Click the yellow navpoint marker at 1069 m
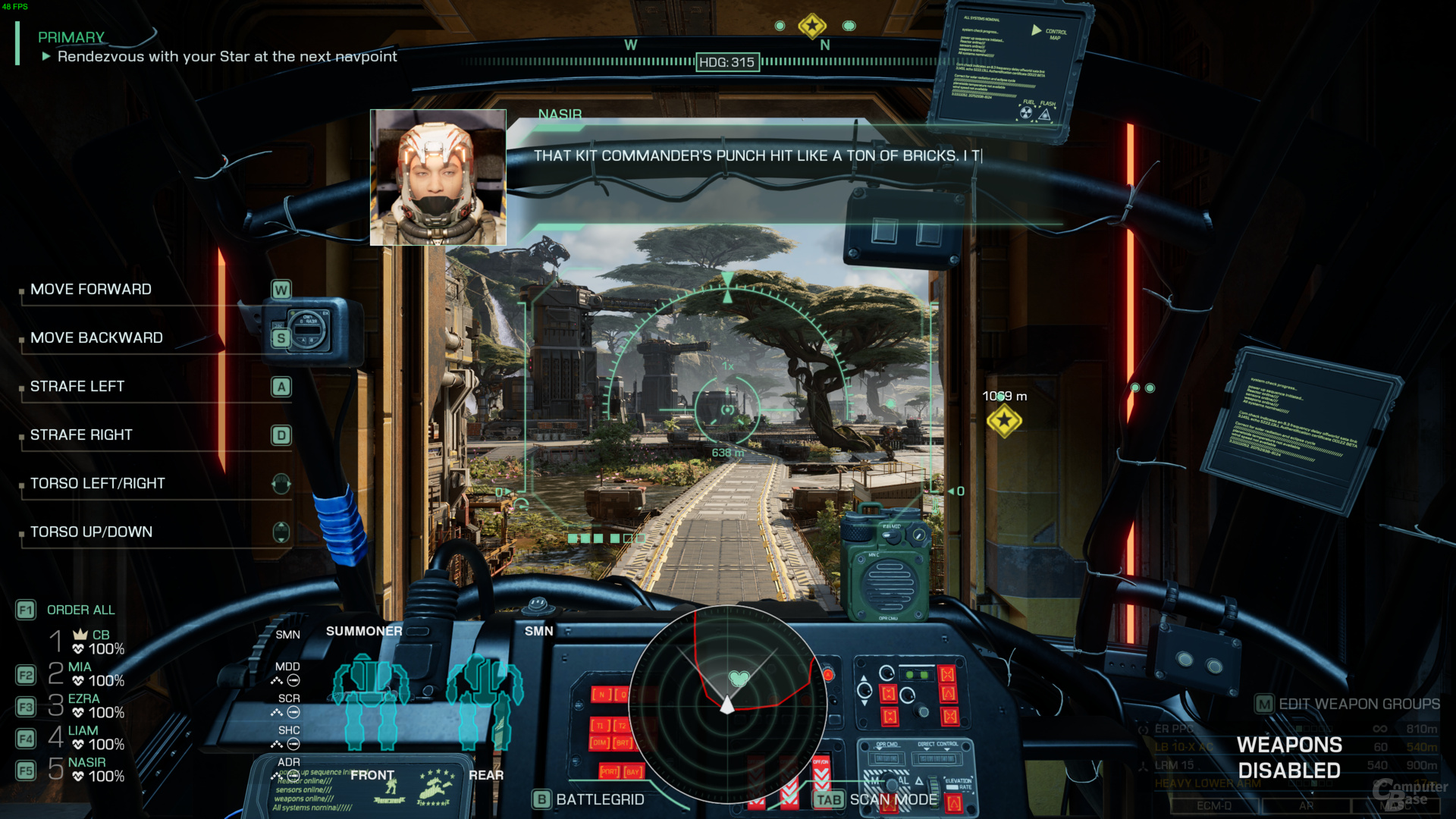Image resolution: width=1456 pixels, height=819 pixels. [x=1004, y=420]
